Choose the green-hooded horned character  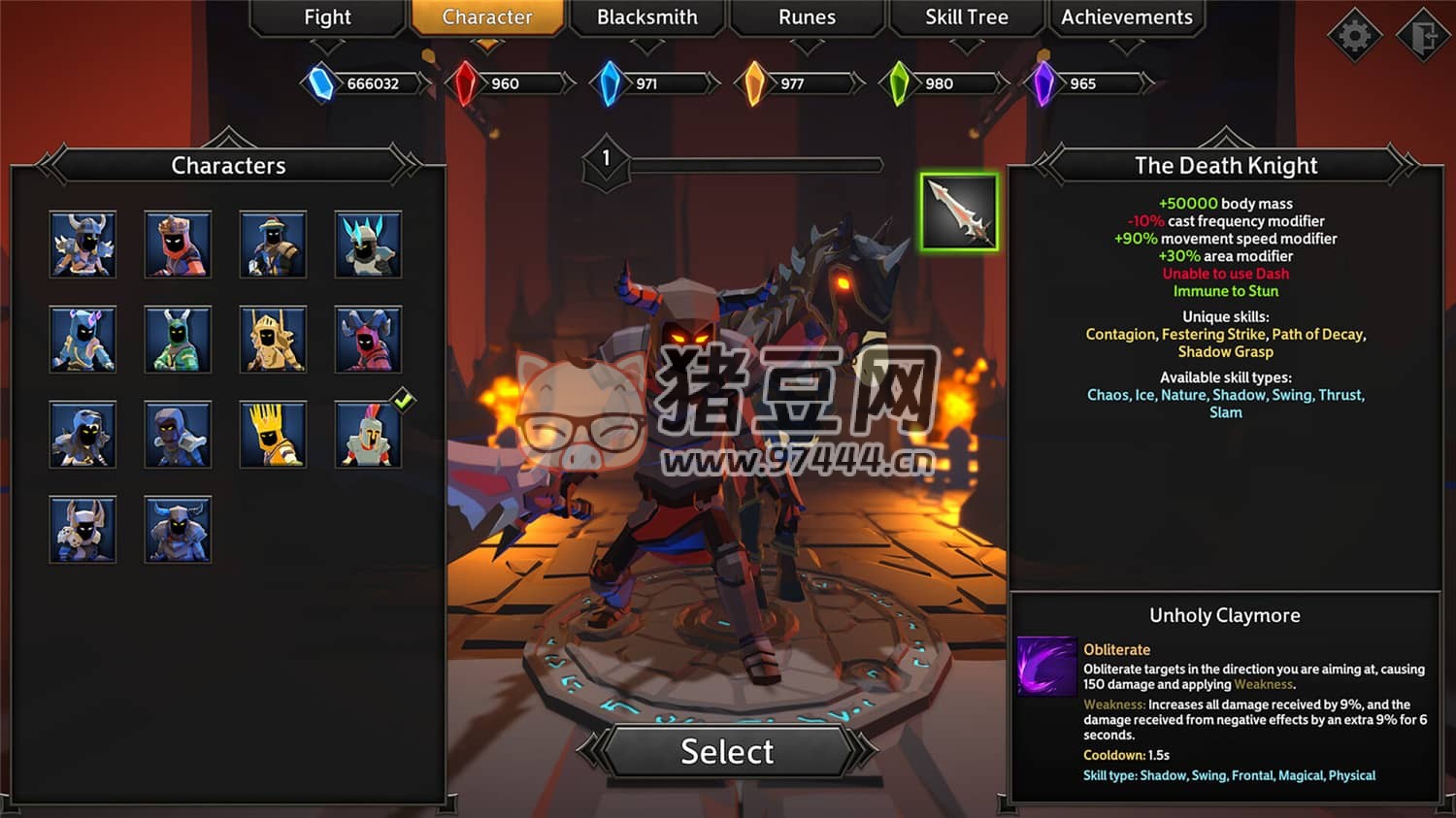point(178,340)
